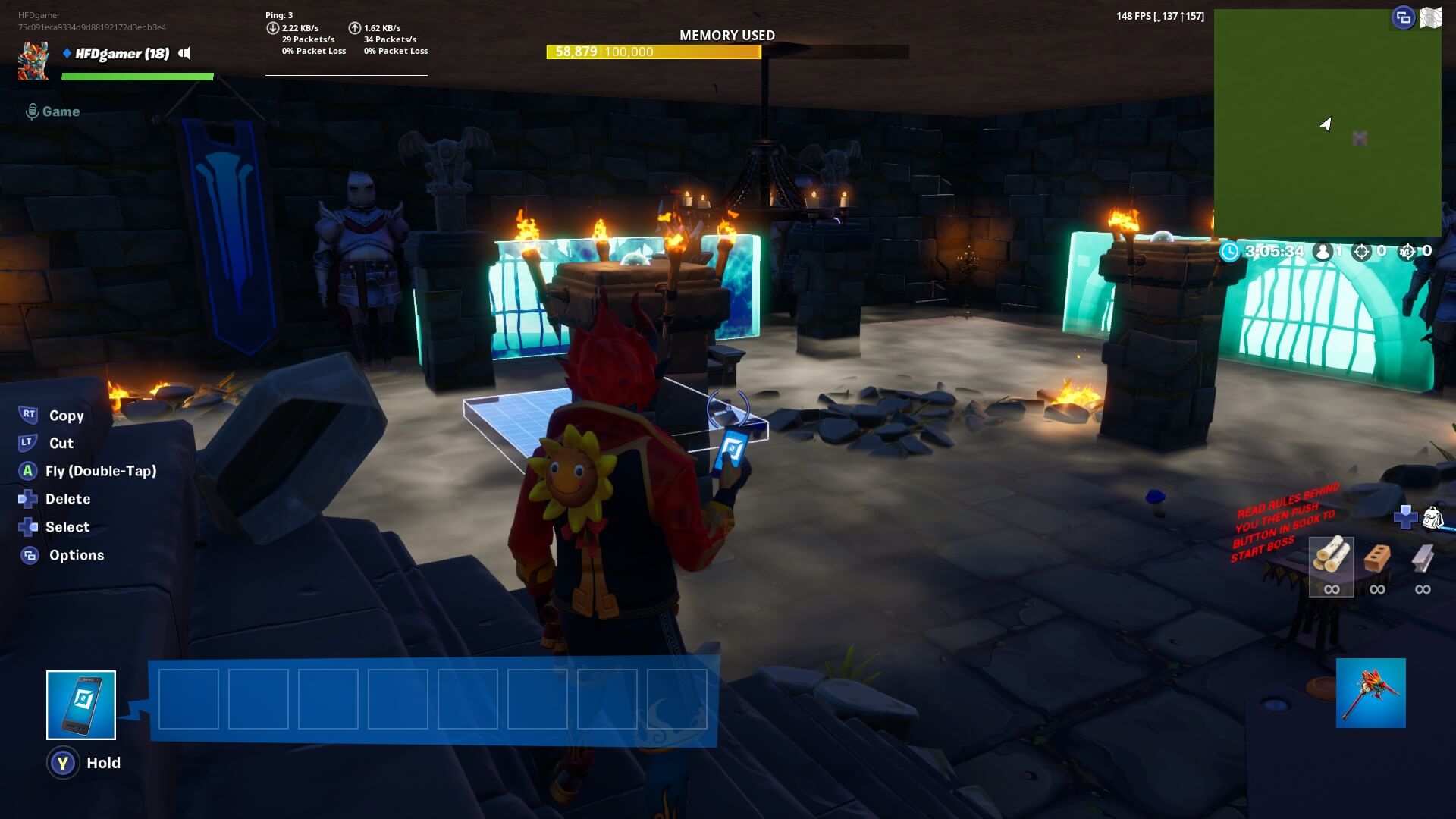Select Delete from the build menu
The width and height of the screenshot is (1456, 819).
click(69, 499)
